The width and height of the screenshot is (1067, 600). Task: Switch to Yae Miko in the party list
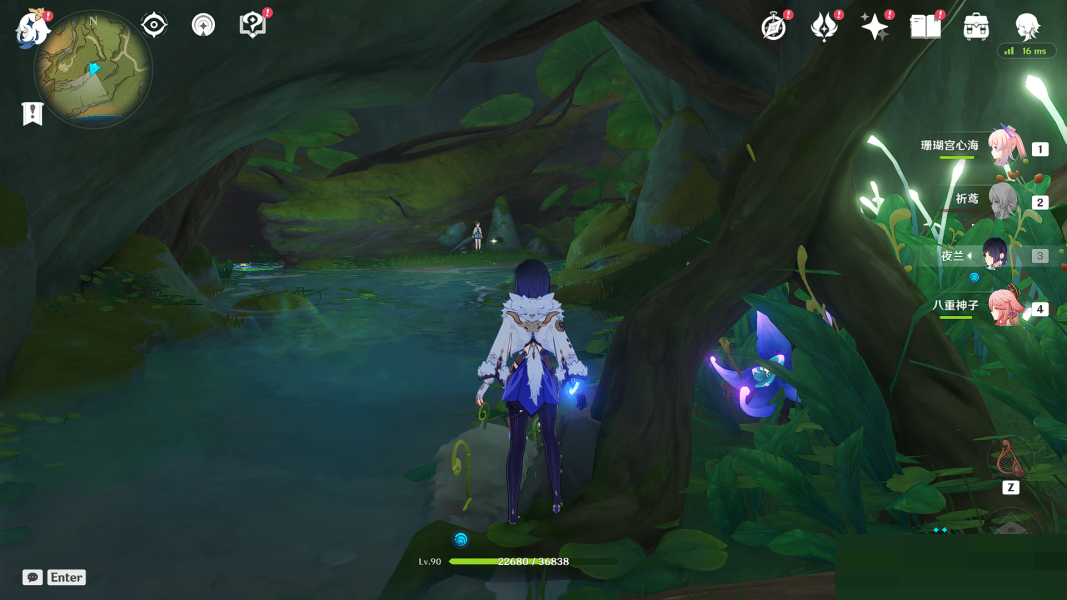coord(1004,308)
